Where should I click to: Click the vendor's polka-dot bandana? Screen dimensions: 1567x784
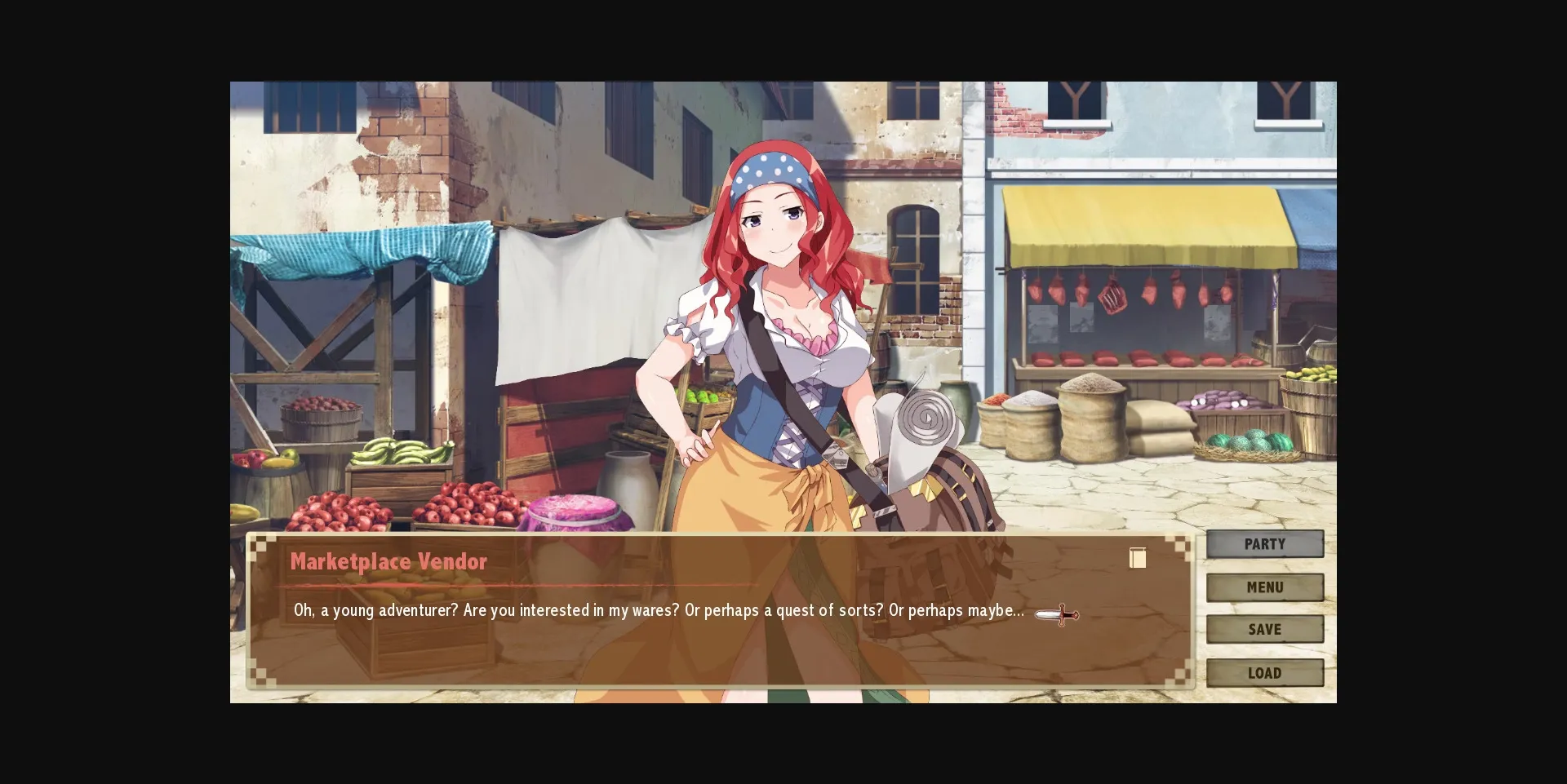pyautogui.click(x=769, y=171)
